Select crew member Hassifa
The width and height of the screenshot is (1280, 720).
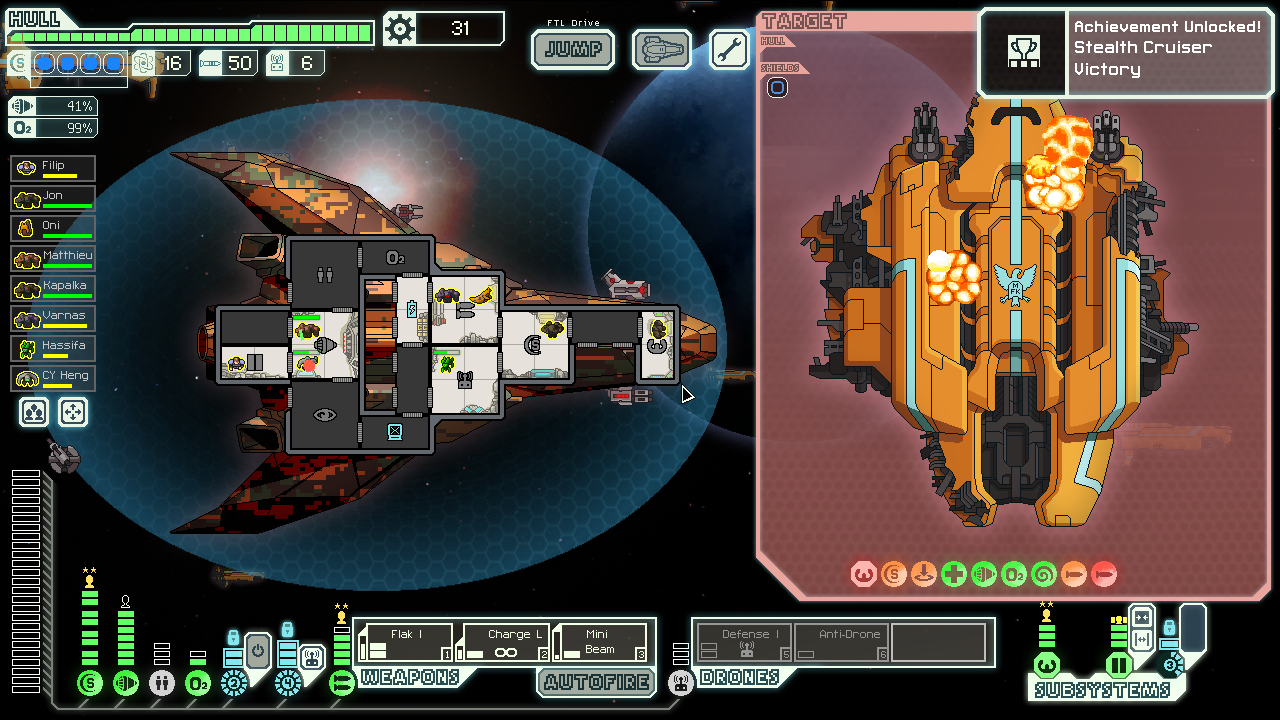(x=54, y=348)
